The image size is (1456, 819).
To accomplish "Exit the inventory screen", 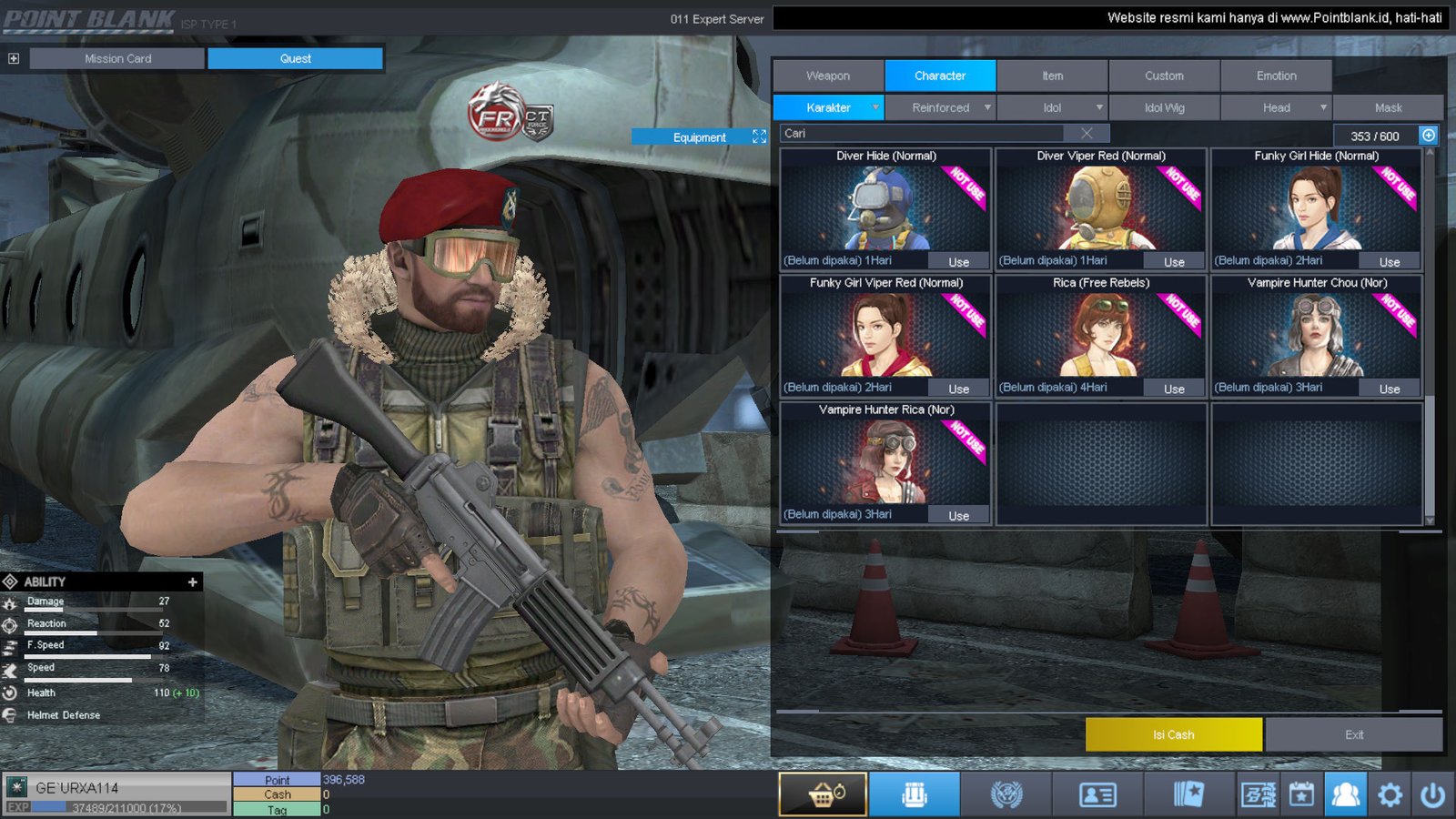I will [x=1353, y=734].
